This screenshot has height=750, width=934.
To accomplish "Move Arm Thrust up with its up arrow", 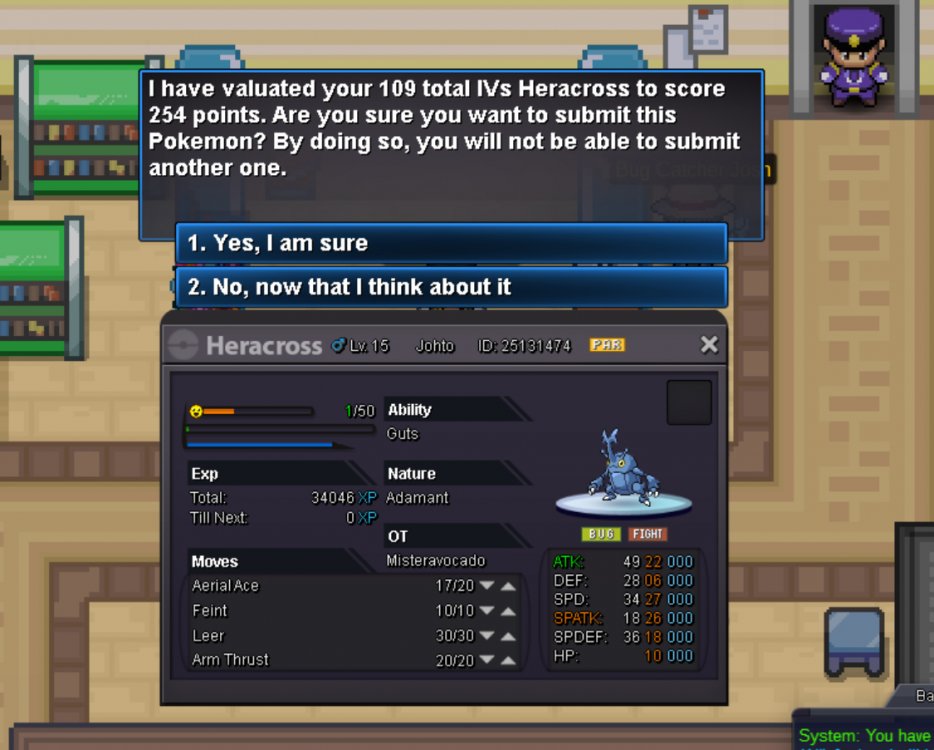I will pos(508,660).
